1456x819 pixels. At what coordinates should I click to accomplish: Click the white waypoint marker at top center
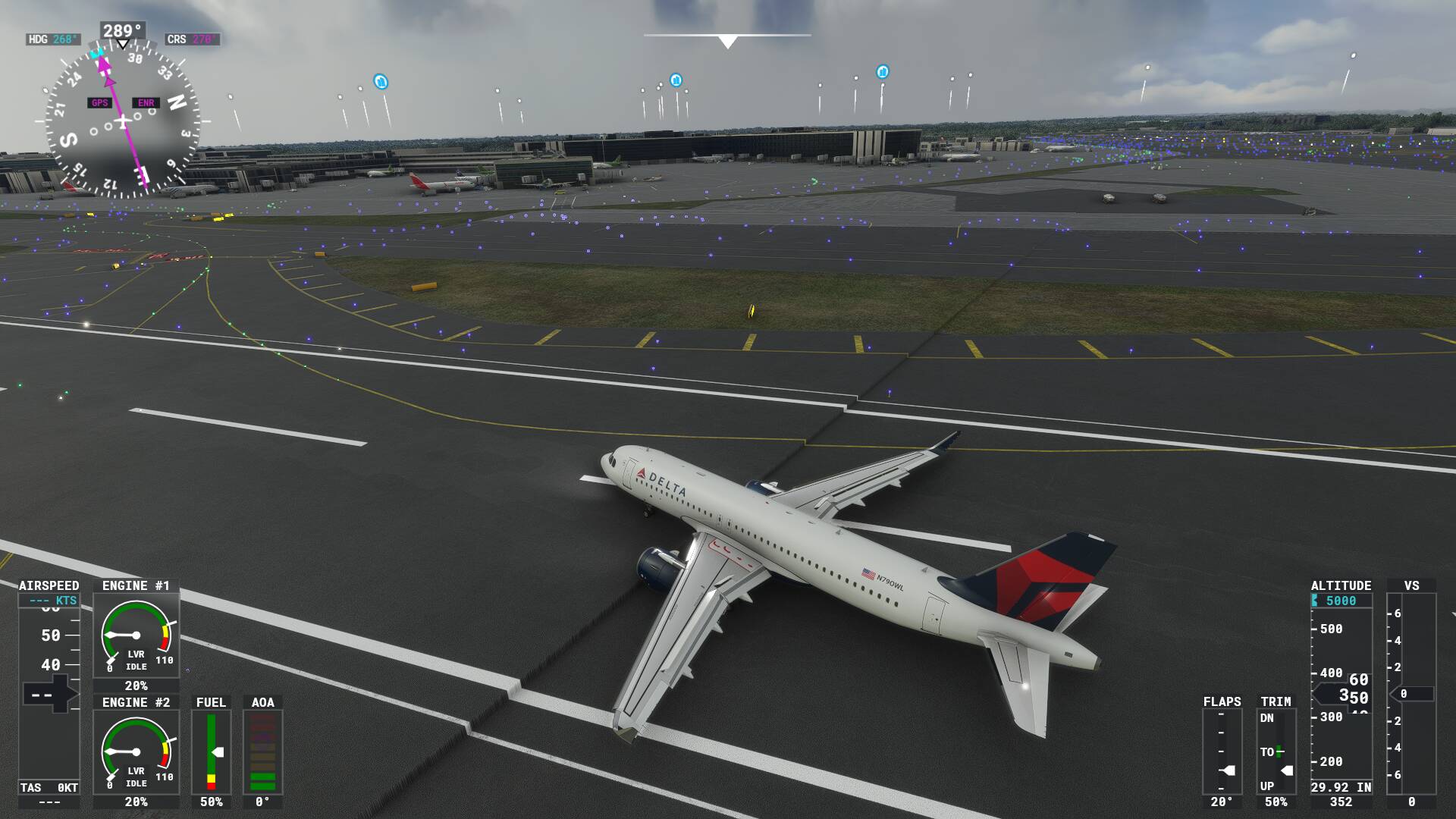click(727, 42)
